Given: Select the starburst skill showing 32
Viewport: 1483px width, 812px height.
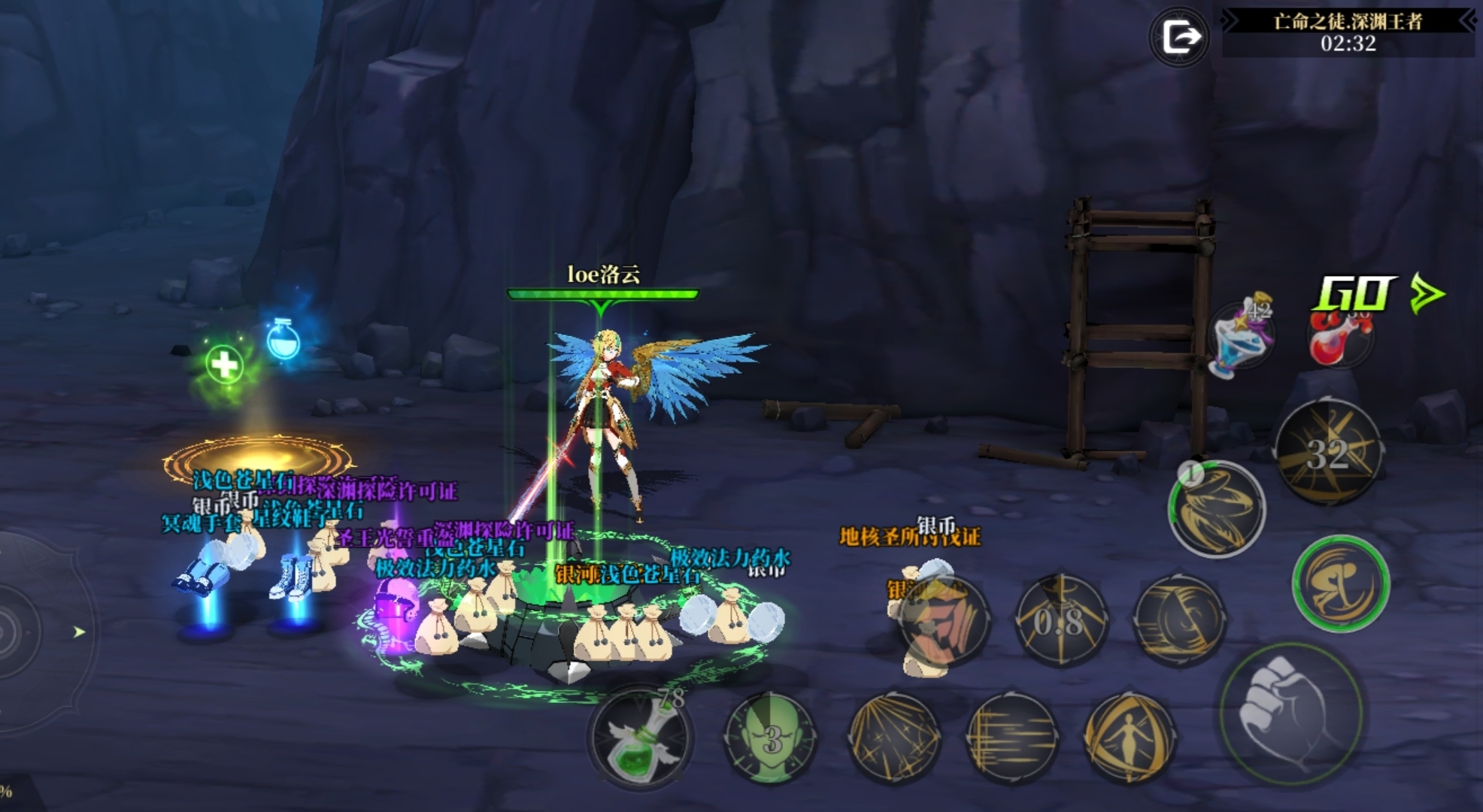Looking at the screenshot, I should click(x=1329, y=452).
